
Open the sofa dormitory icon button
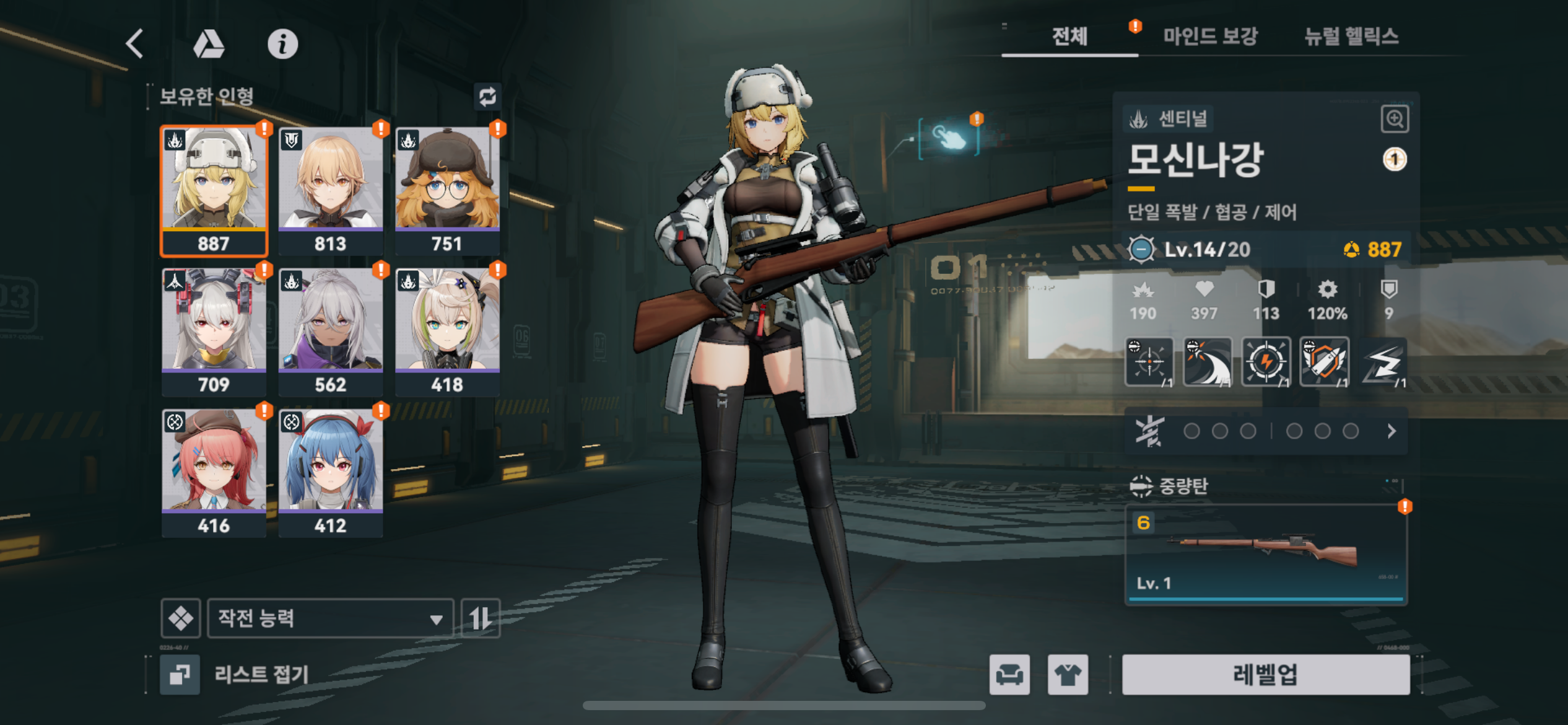(x=1009, y=674)
